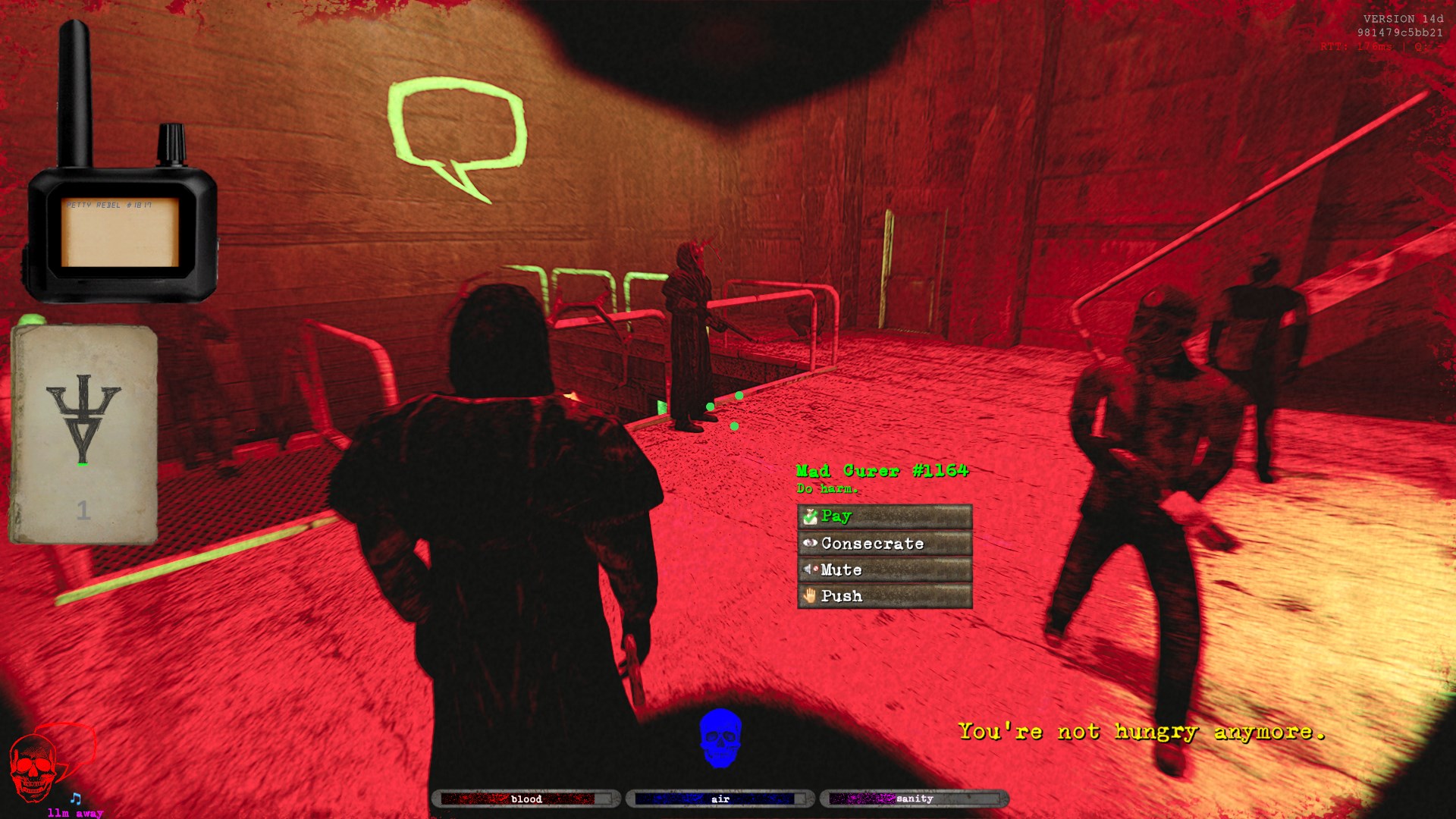Mute Mad Curer #1164
1456x819 pixels.
coord(884,570)
